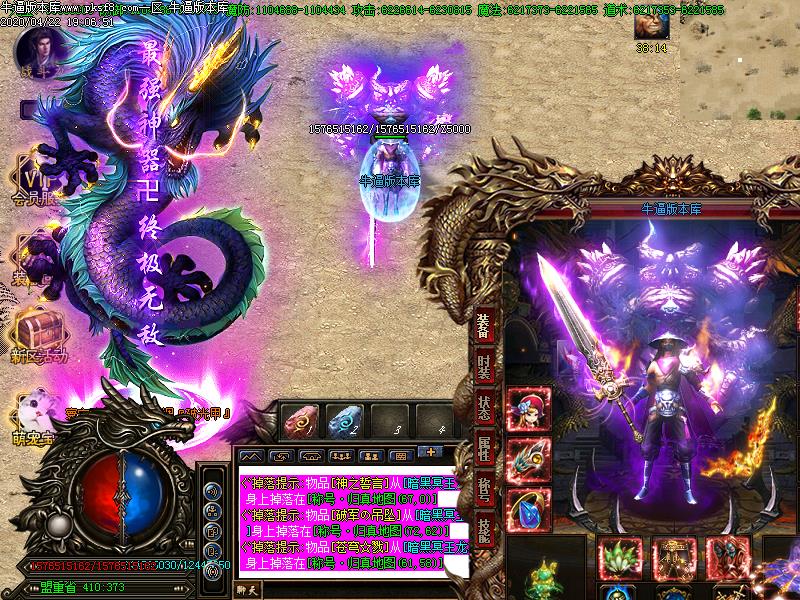Toggle the sound speaker button beside orb

click(x=212, y=491)
